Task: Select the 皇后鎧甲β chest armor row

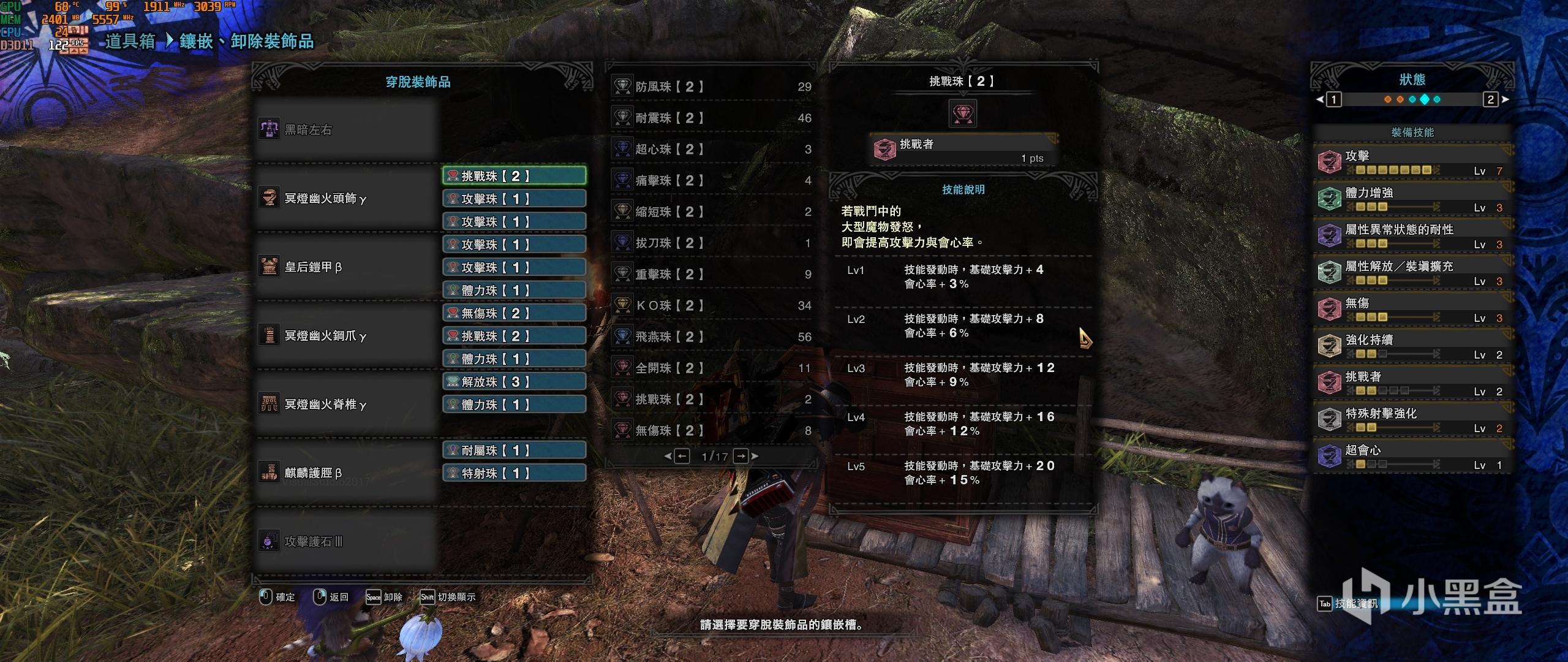Action: 347,267
